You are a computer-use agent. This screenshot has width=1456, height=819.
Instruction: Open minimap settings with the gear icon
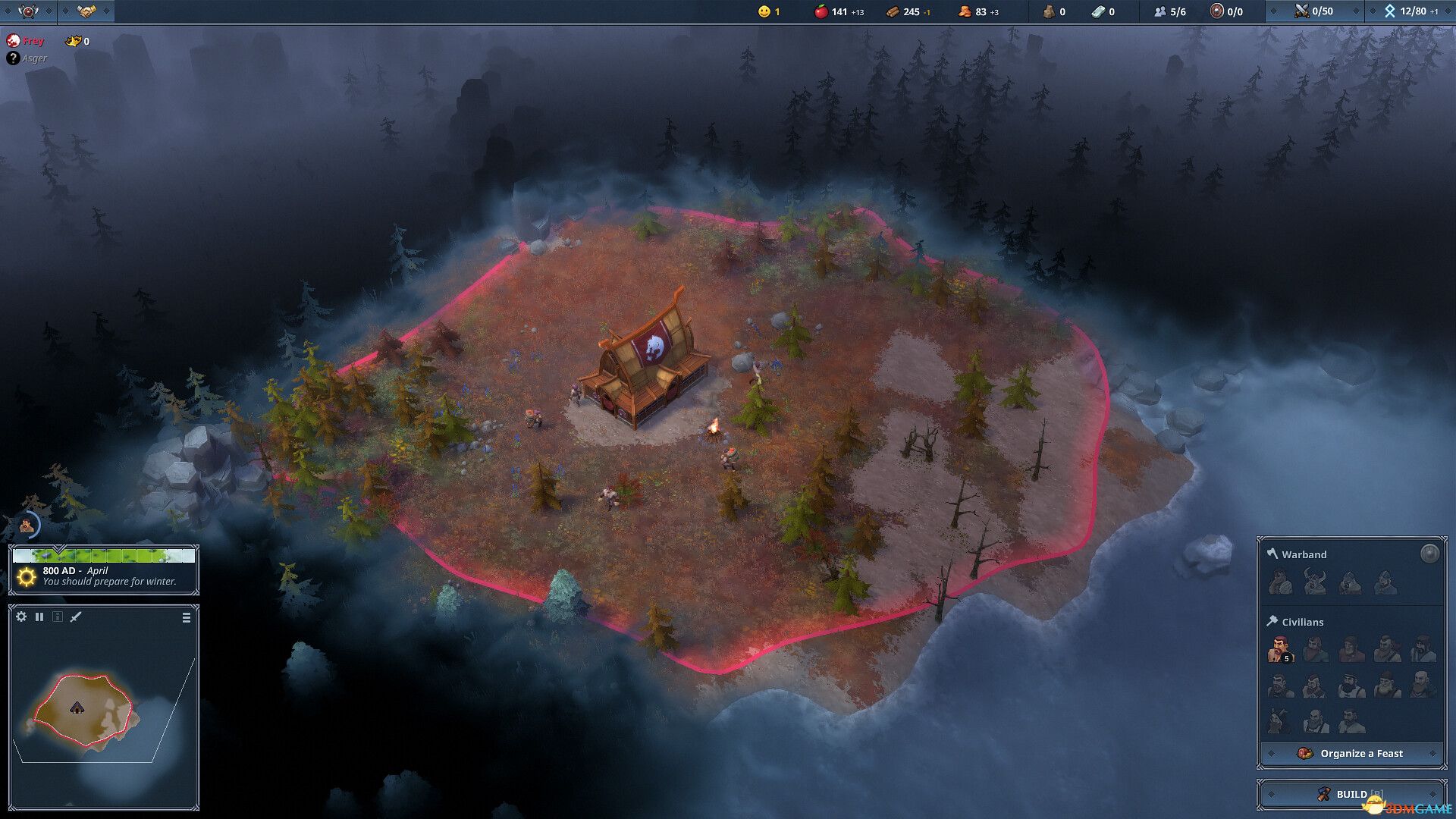click(20, 617)
